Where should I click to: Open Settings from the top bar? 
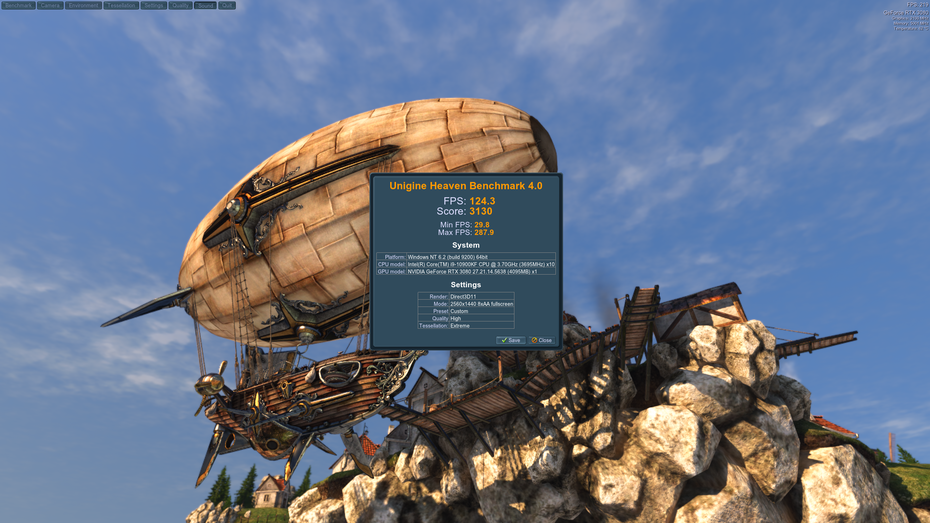[x=153, y=5]
